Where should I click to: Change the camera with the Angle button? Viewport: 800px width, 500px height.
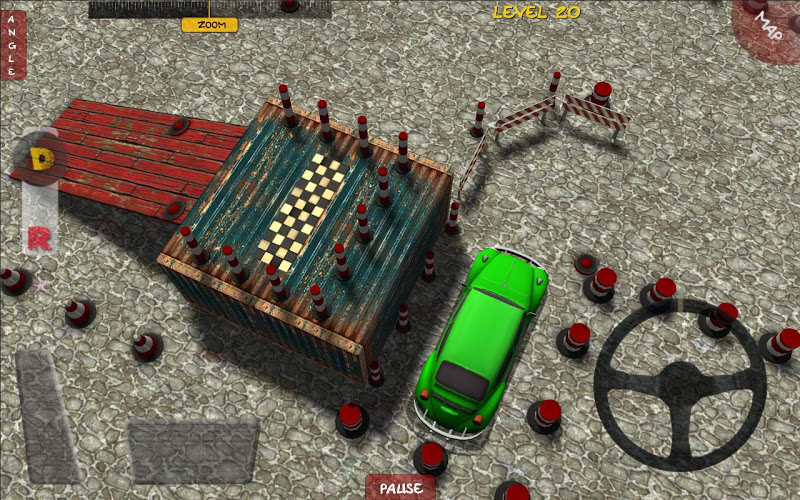point(12,45)
